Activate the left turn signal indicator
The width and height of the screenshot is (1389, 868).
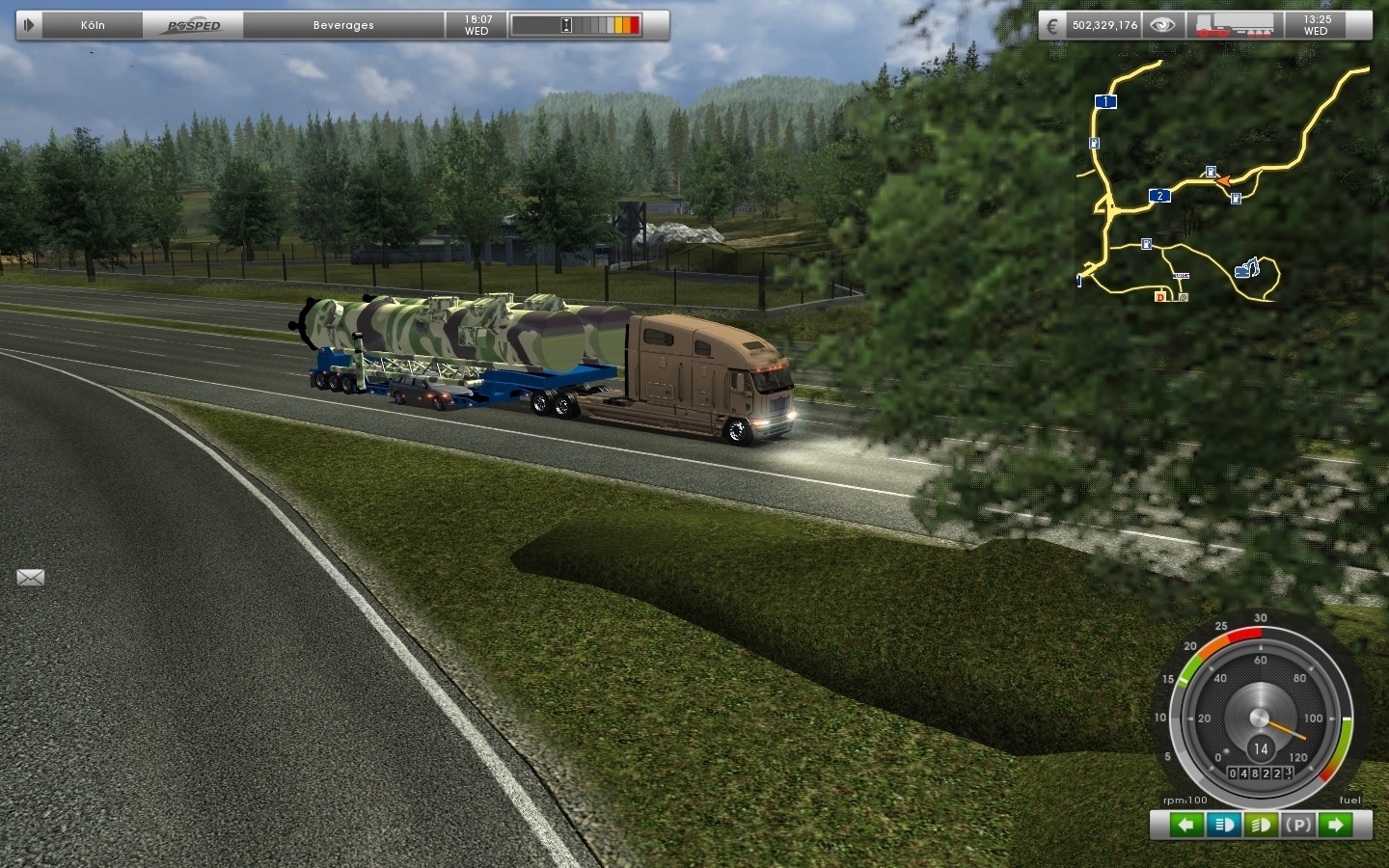coord(1186,825)
